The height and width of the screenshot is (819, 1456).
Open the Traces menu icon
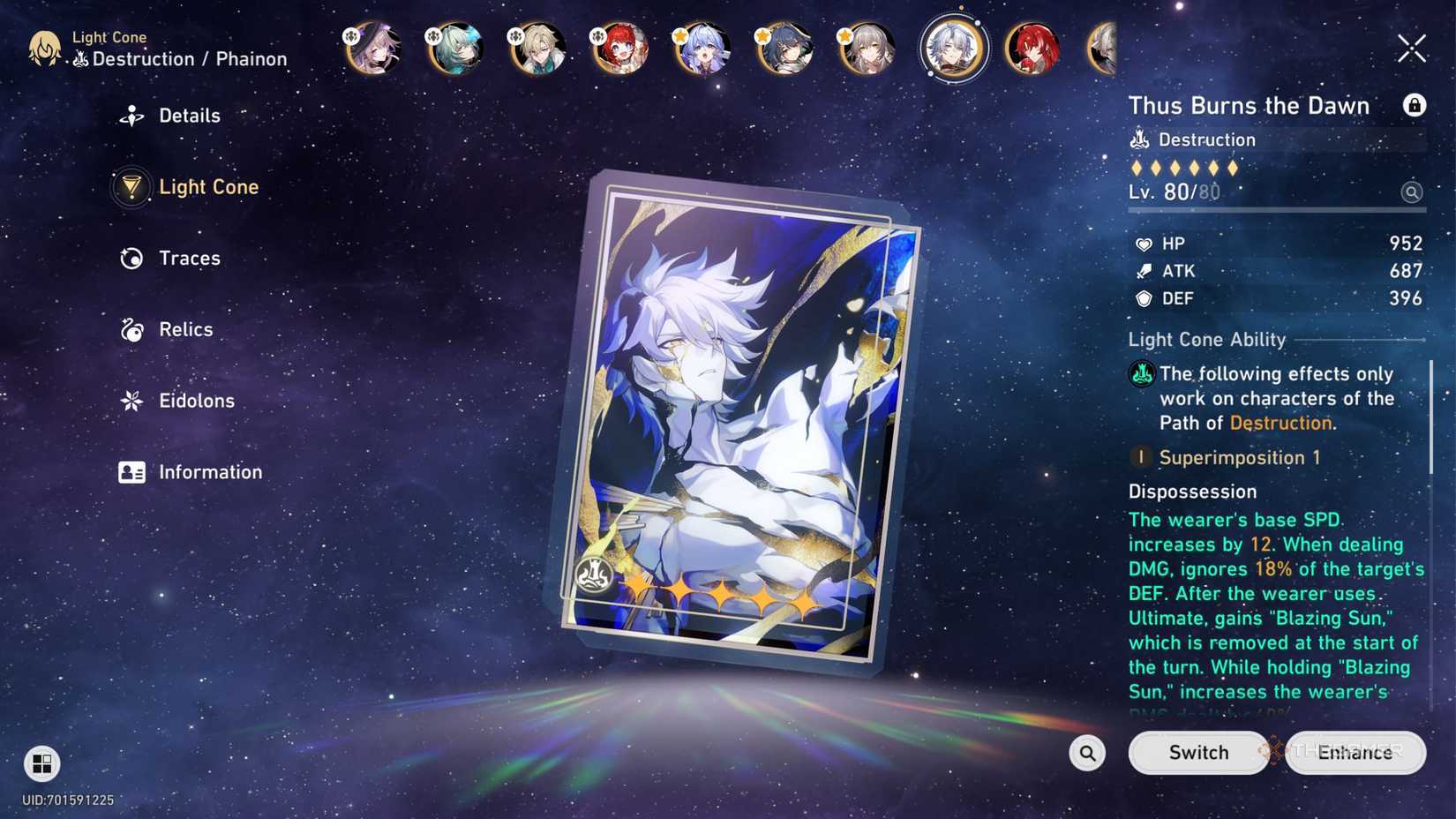pos(131,258)
